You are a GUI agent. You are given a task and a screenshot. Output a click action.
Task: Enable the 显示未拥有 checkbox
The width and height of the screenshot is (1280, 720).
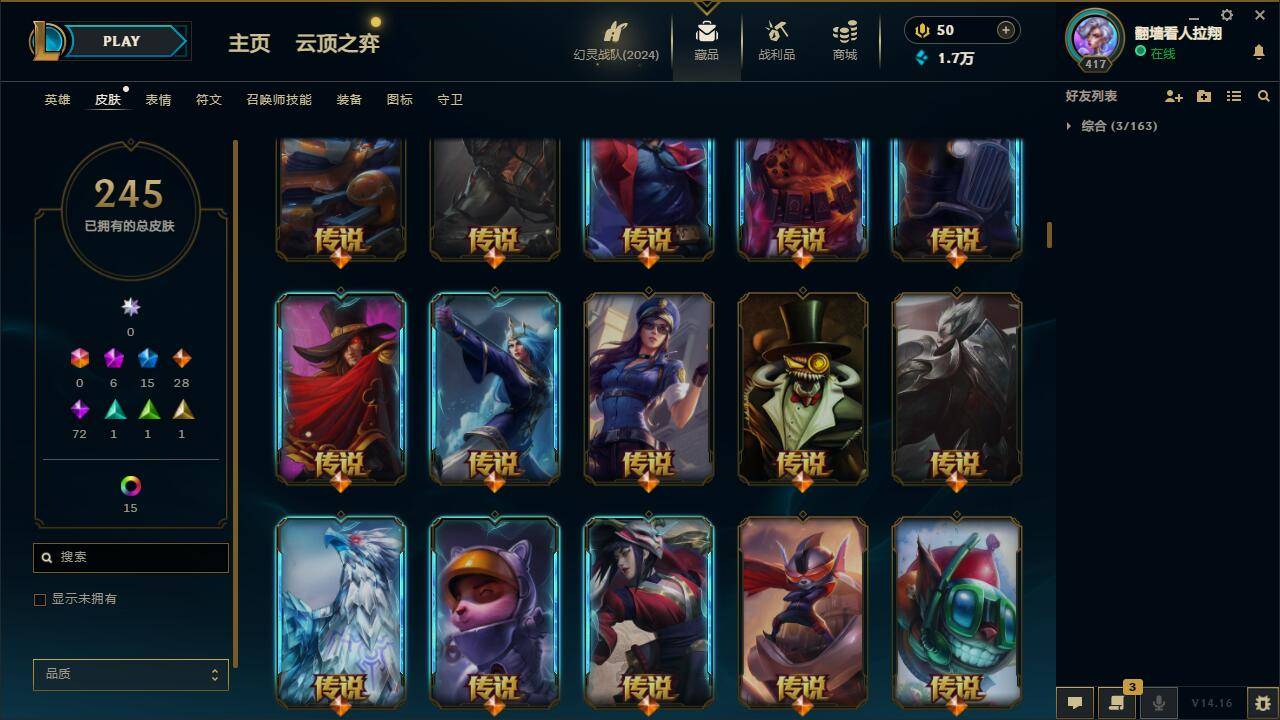pyautogui.click(x=40, y=599)
